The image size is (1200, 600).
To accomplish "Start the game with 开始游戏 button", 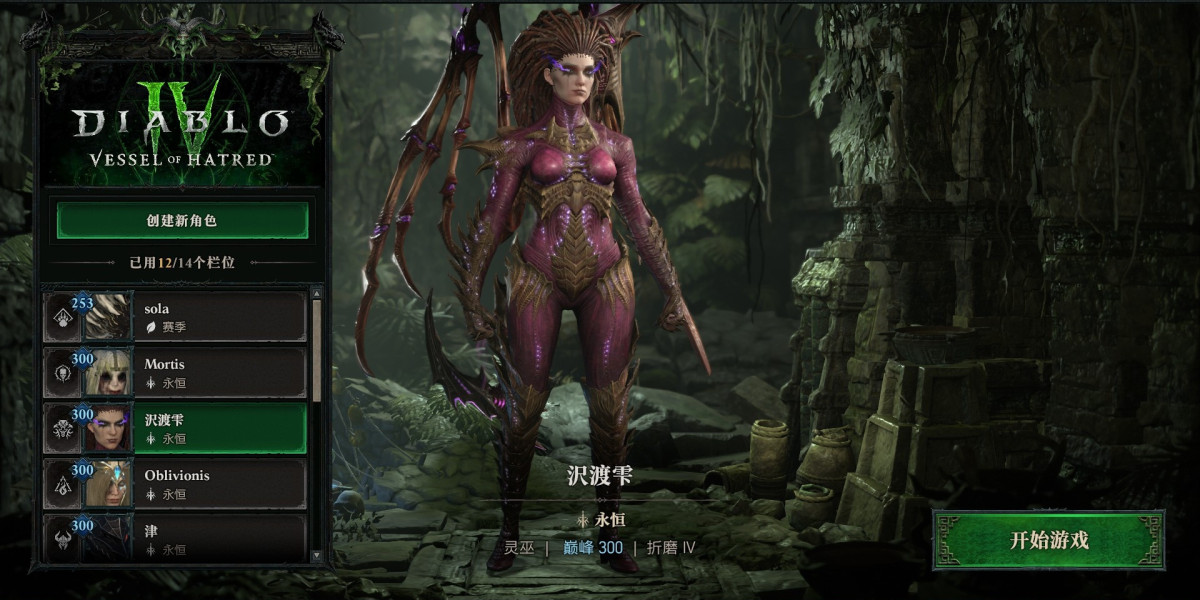I will point(1048,541).
